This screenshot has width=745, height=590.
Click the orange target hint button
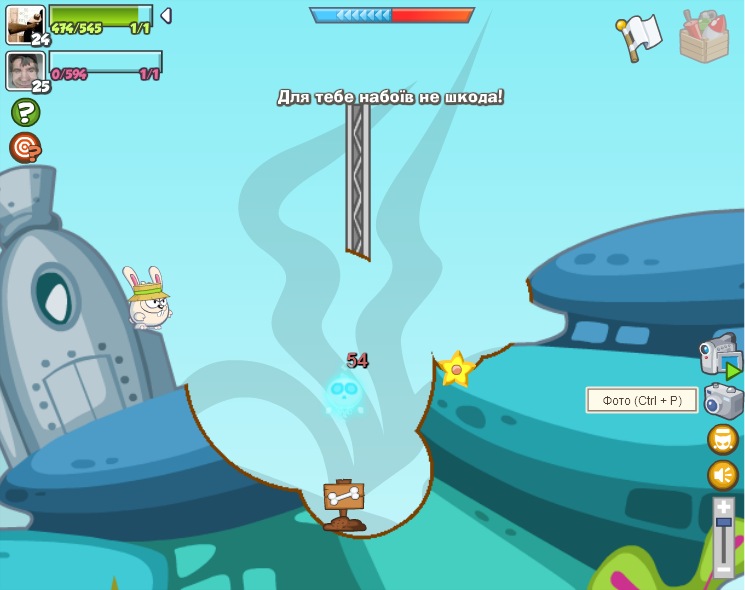pos(25,148)
